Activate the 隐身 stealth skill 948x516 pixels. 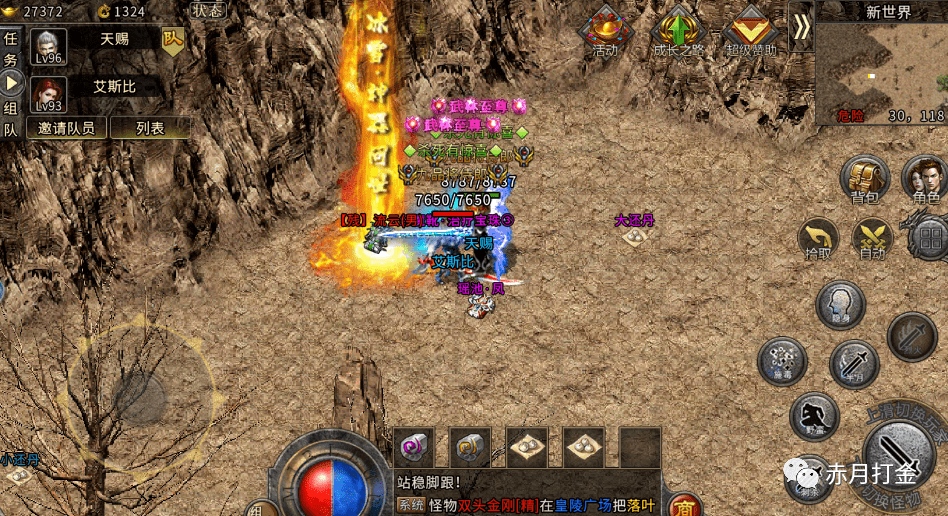point(840,305)
